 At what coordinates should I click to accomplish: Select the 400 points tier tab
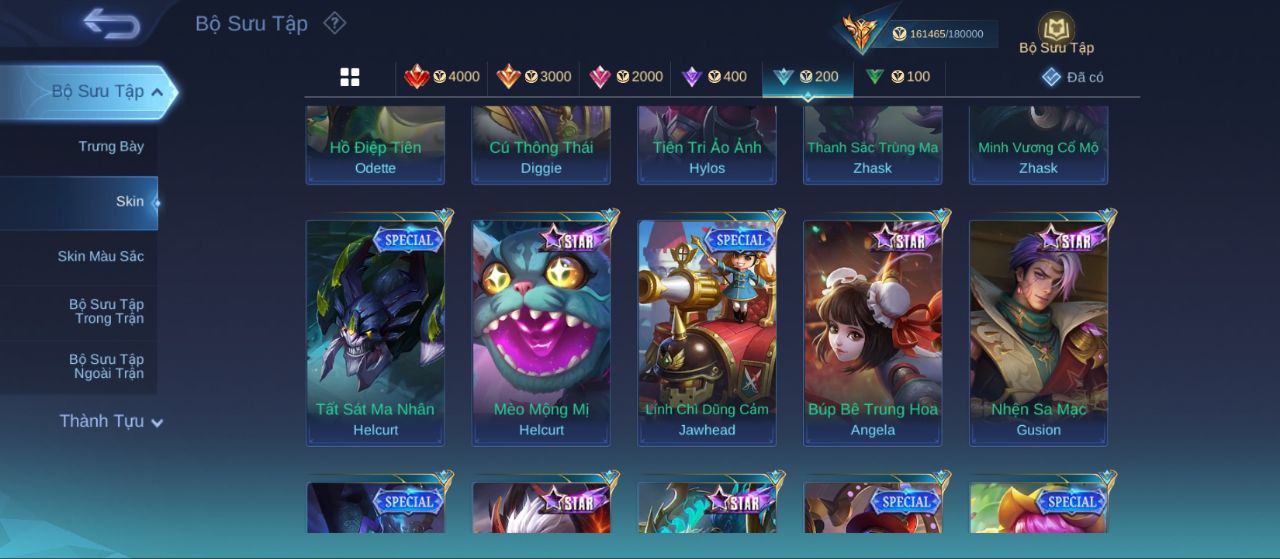pos(715,77)
